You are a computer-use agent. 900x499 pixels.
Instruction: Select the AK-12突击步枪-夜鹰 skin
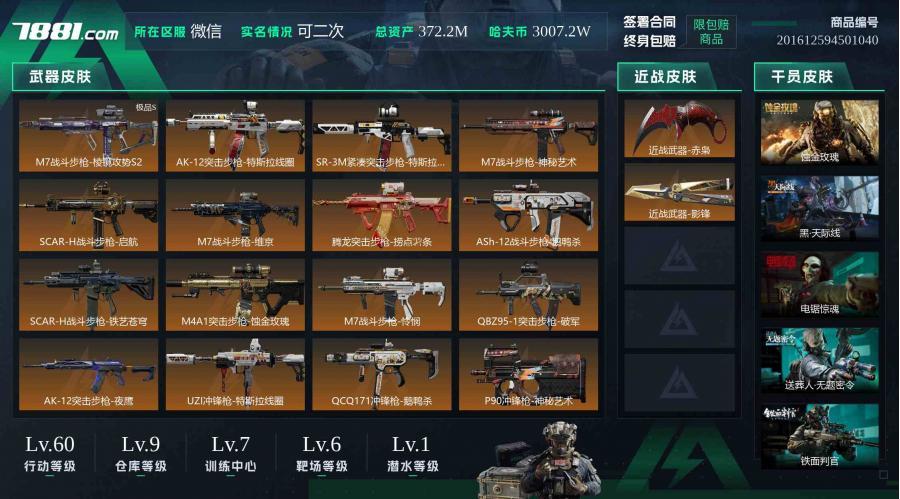pyautogui.click(x=88, y=373)
